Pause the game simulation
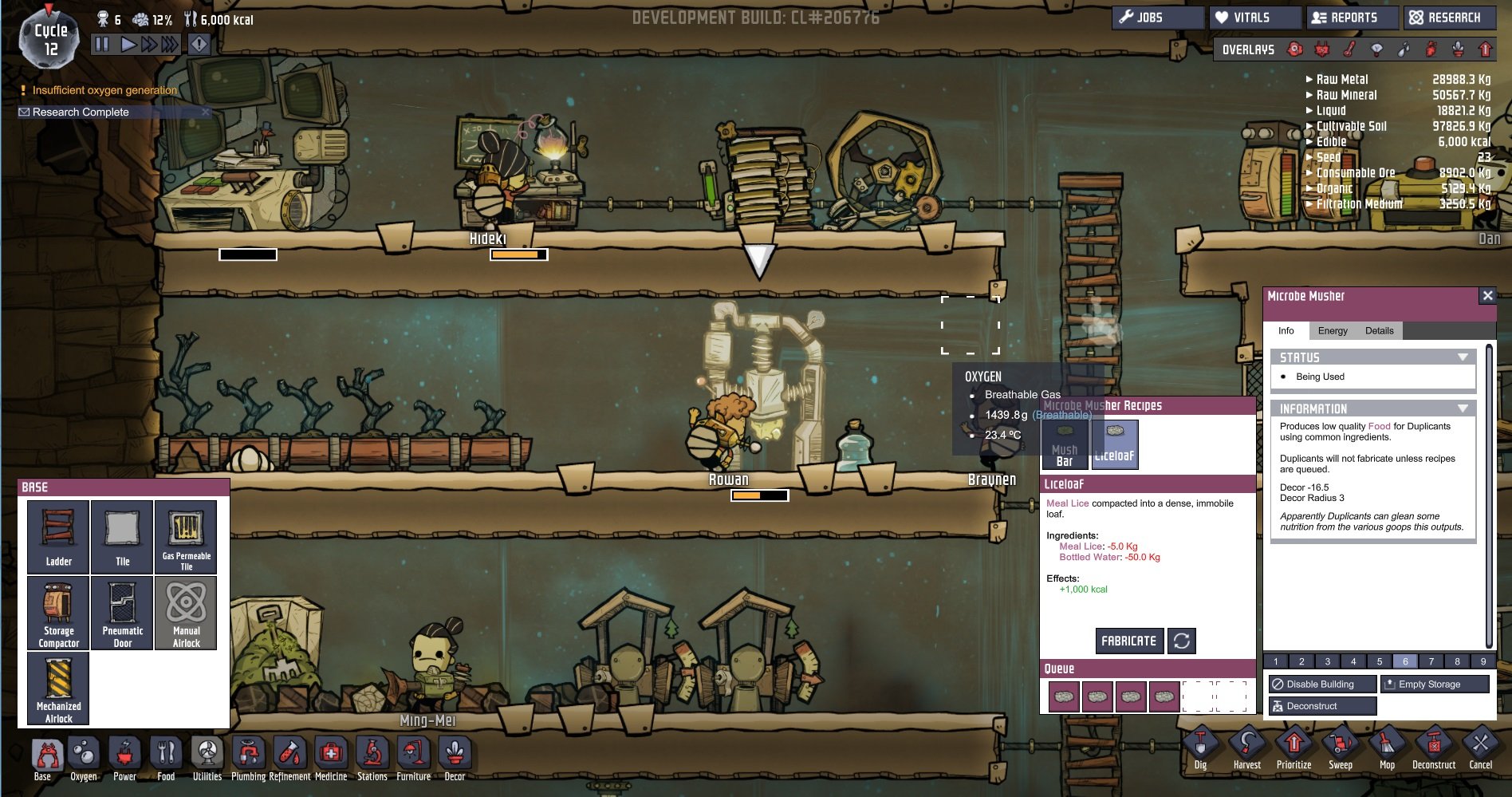The width and height of the screenshot is (1512, 797). [102, 45]
